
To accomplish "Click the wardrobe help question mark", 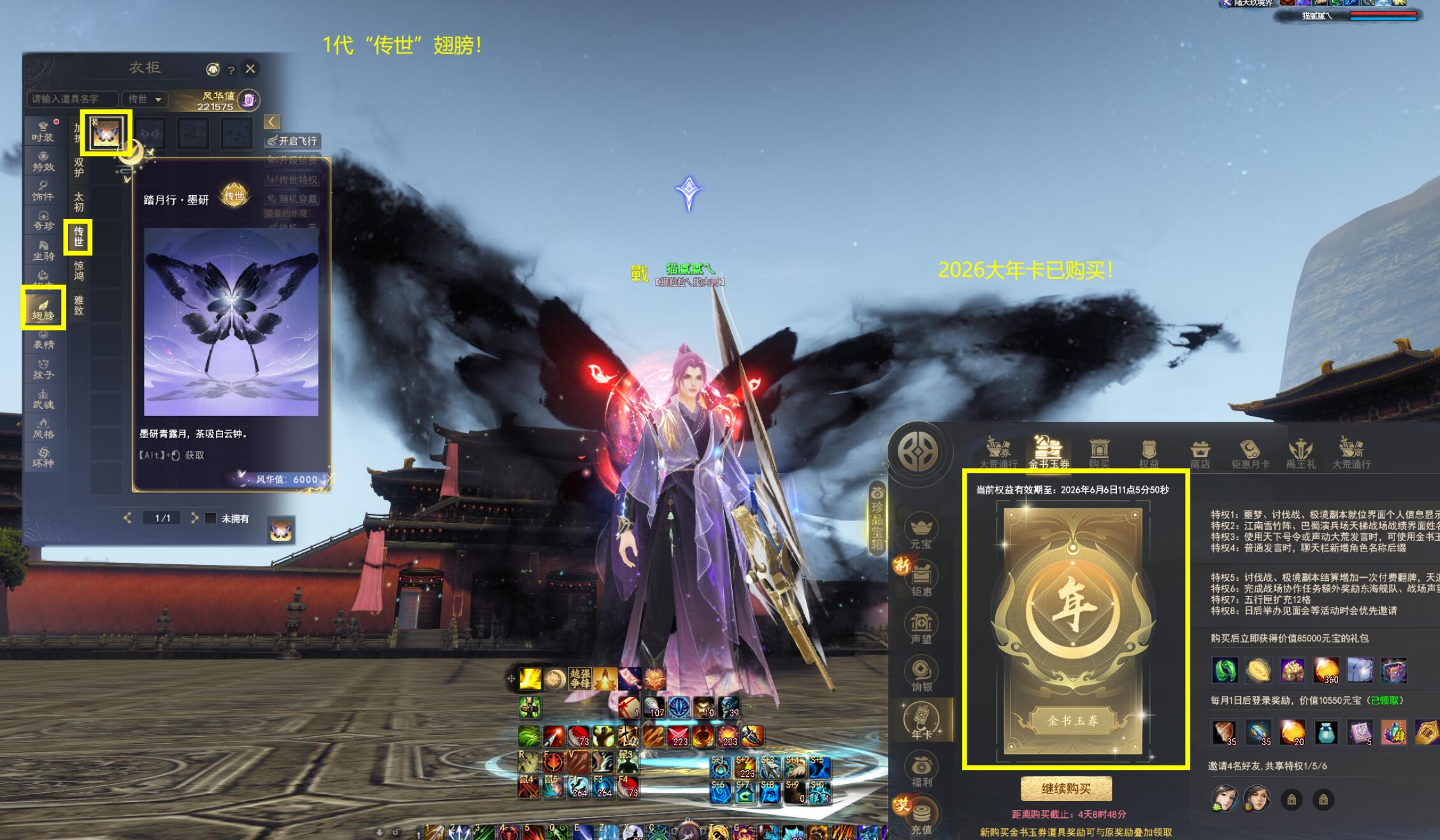I will coord(231,69).
